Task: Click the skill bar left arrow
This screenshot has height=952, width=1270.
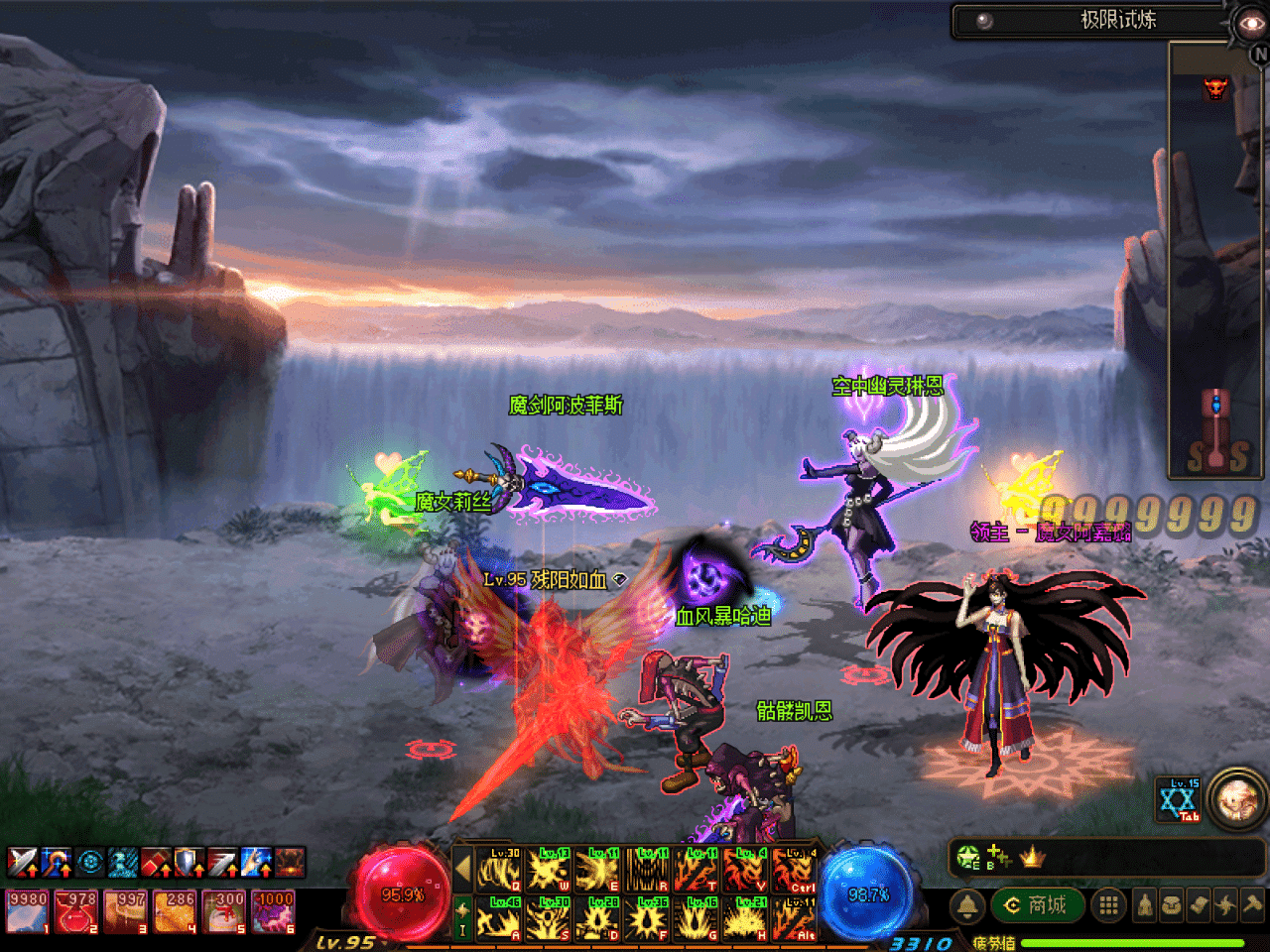Action: pos(461,870)
